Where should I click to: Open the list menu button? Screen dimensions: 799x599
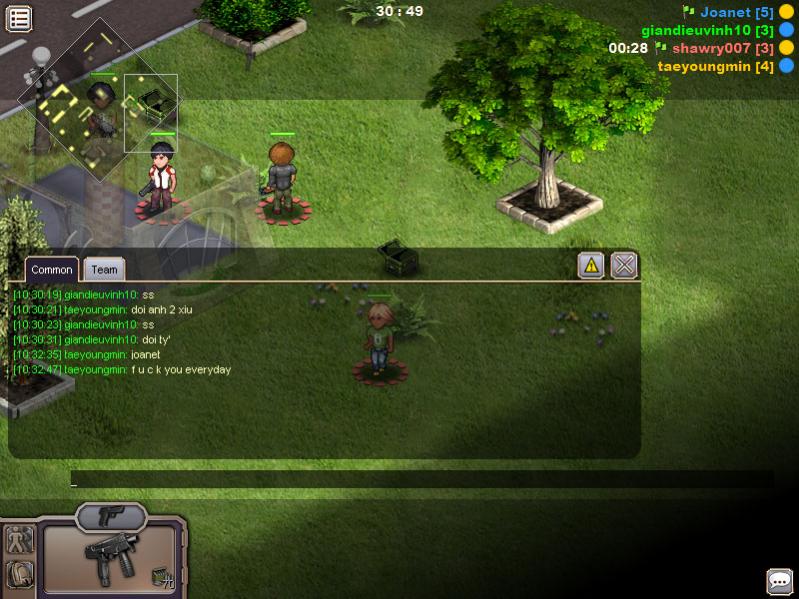(19, 18)
